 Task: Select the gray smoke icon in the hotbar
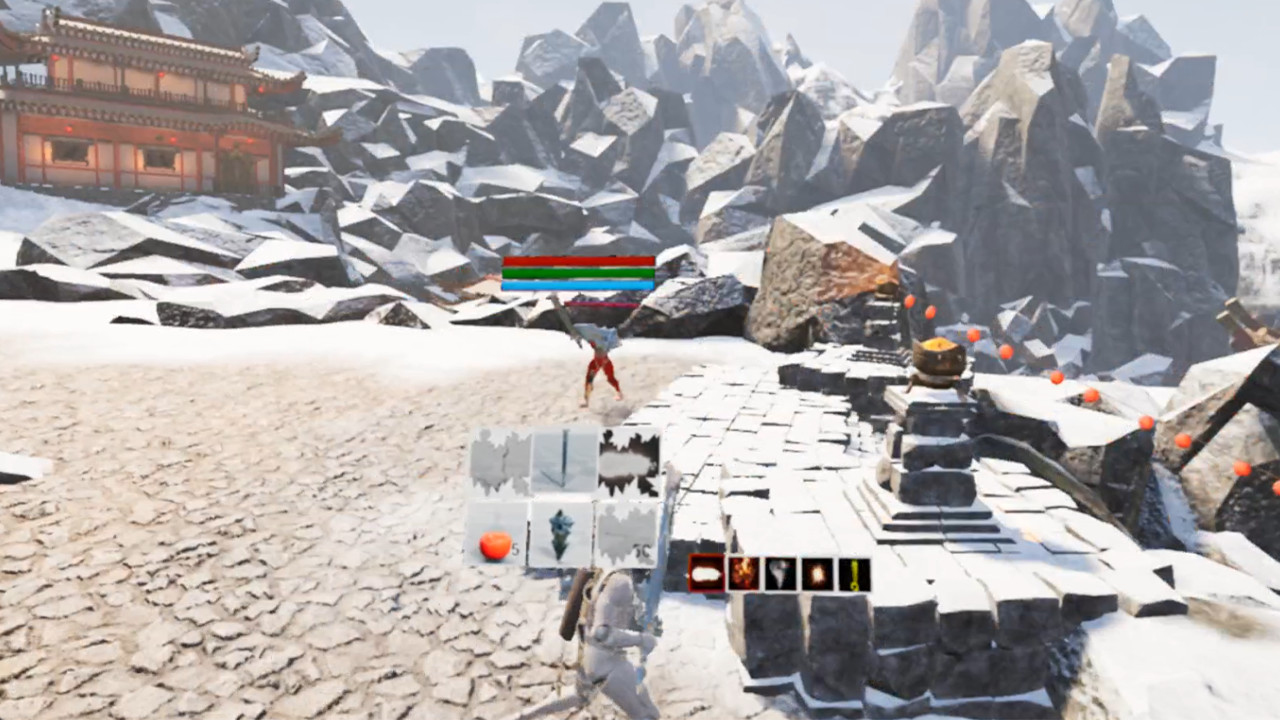click(780, 572)
